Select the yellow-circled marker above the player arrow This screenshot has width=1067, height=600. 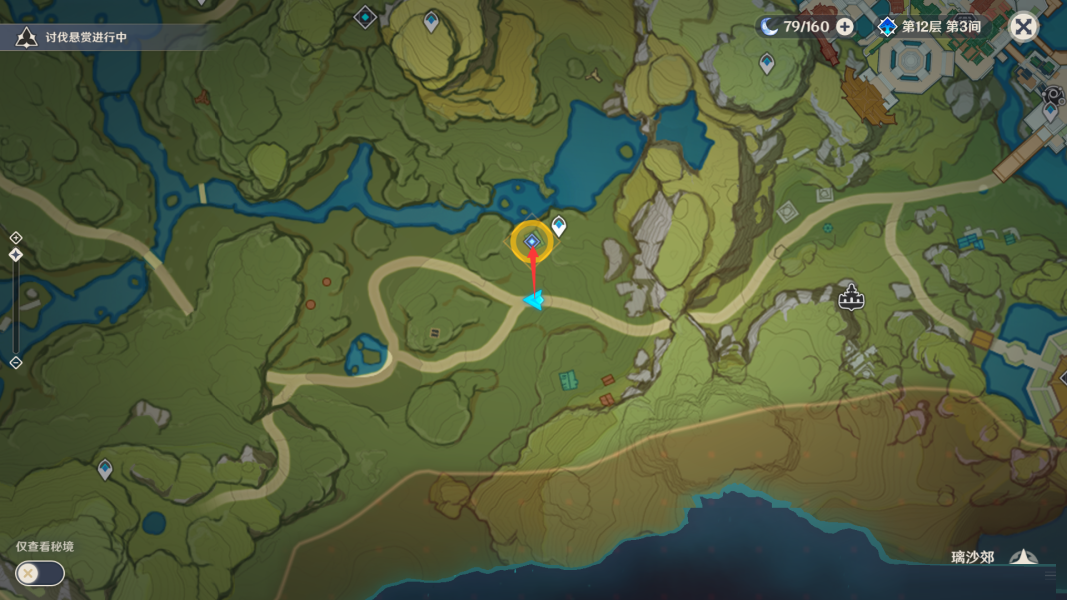532,241
